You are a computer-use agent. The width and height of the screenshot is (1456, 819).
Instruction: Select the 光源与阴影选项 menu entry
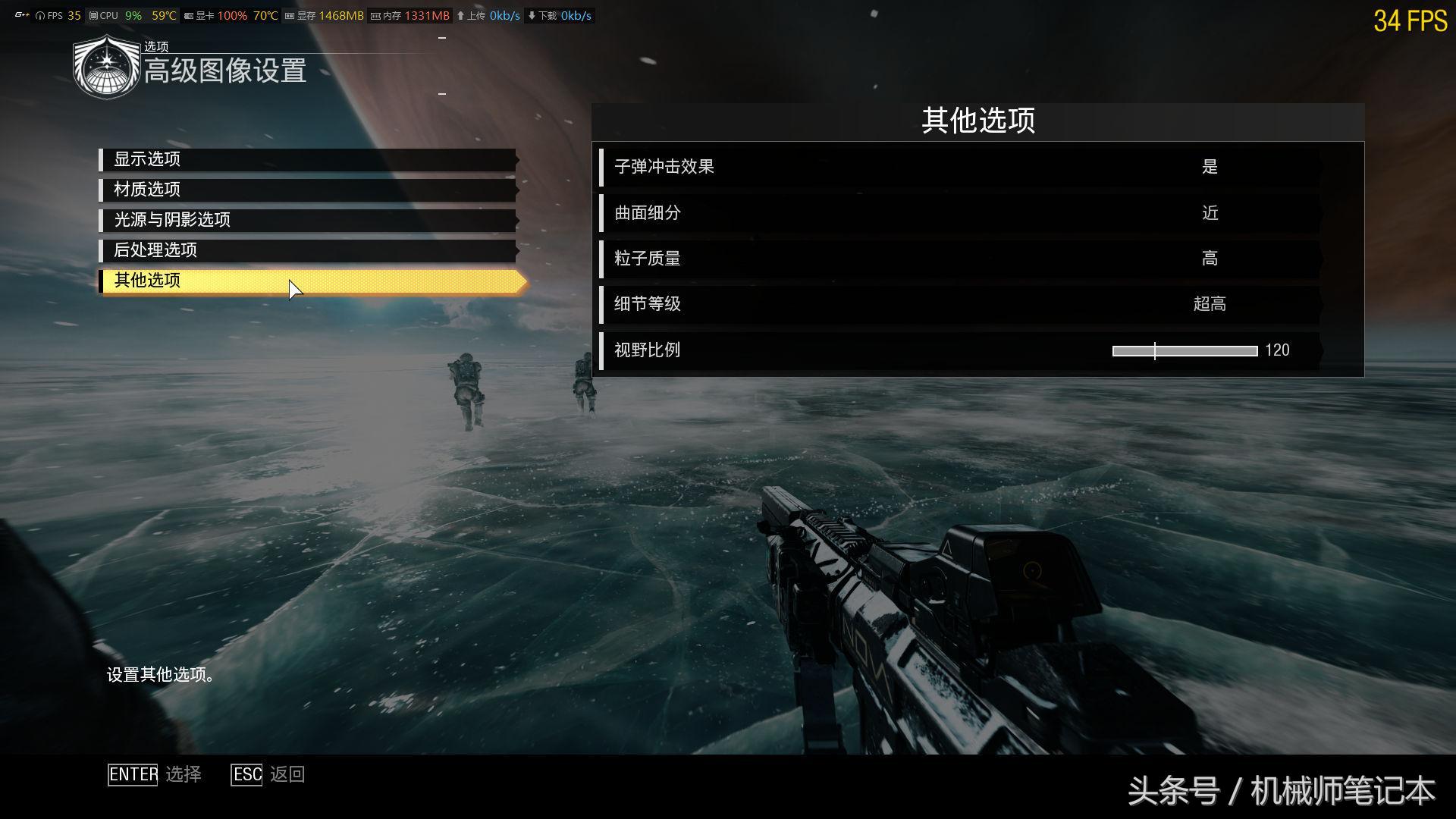[x=303, y=221]
